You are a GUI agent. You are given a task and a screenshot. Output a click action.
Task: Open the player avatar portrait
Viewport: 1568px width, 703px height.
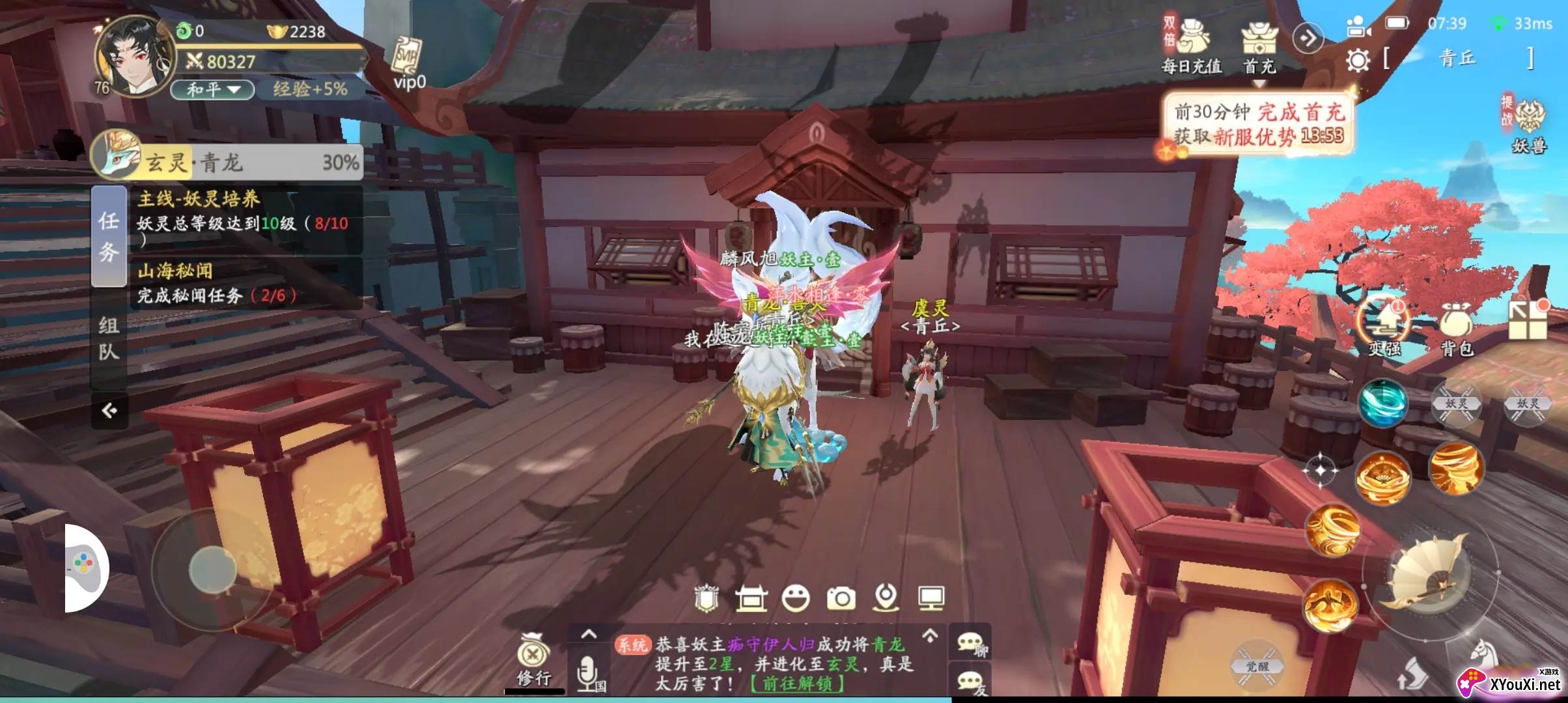(x=135, y=57)
